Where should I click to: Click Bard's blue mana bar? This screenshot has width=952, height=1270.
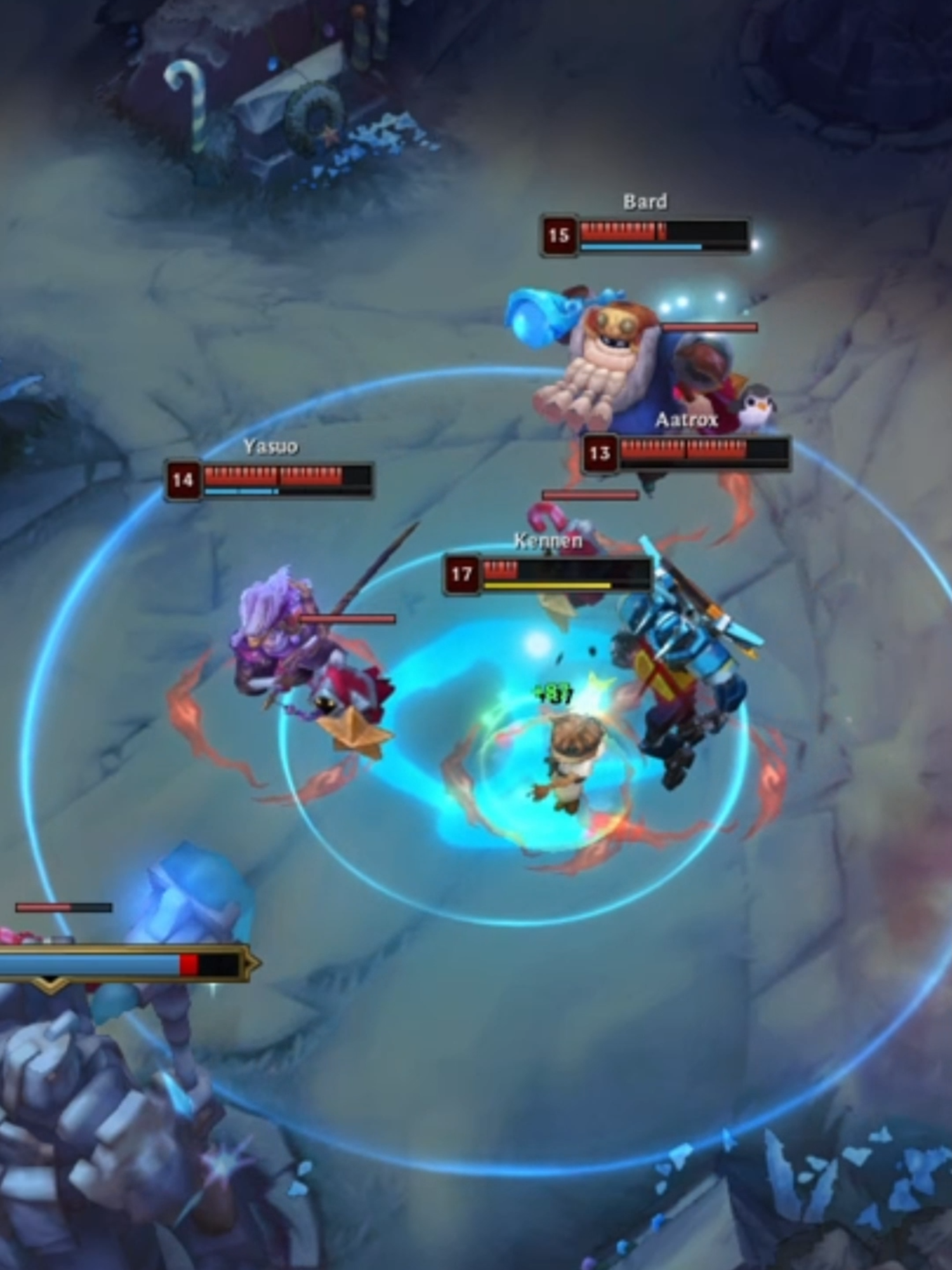point(641,244)
